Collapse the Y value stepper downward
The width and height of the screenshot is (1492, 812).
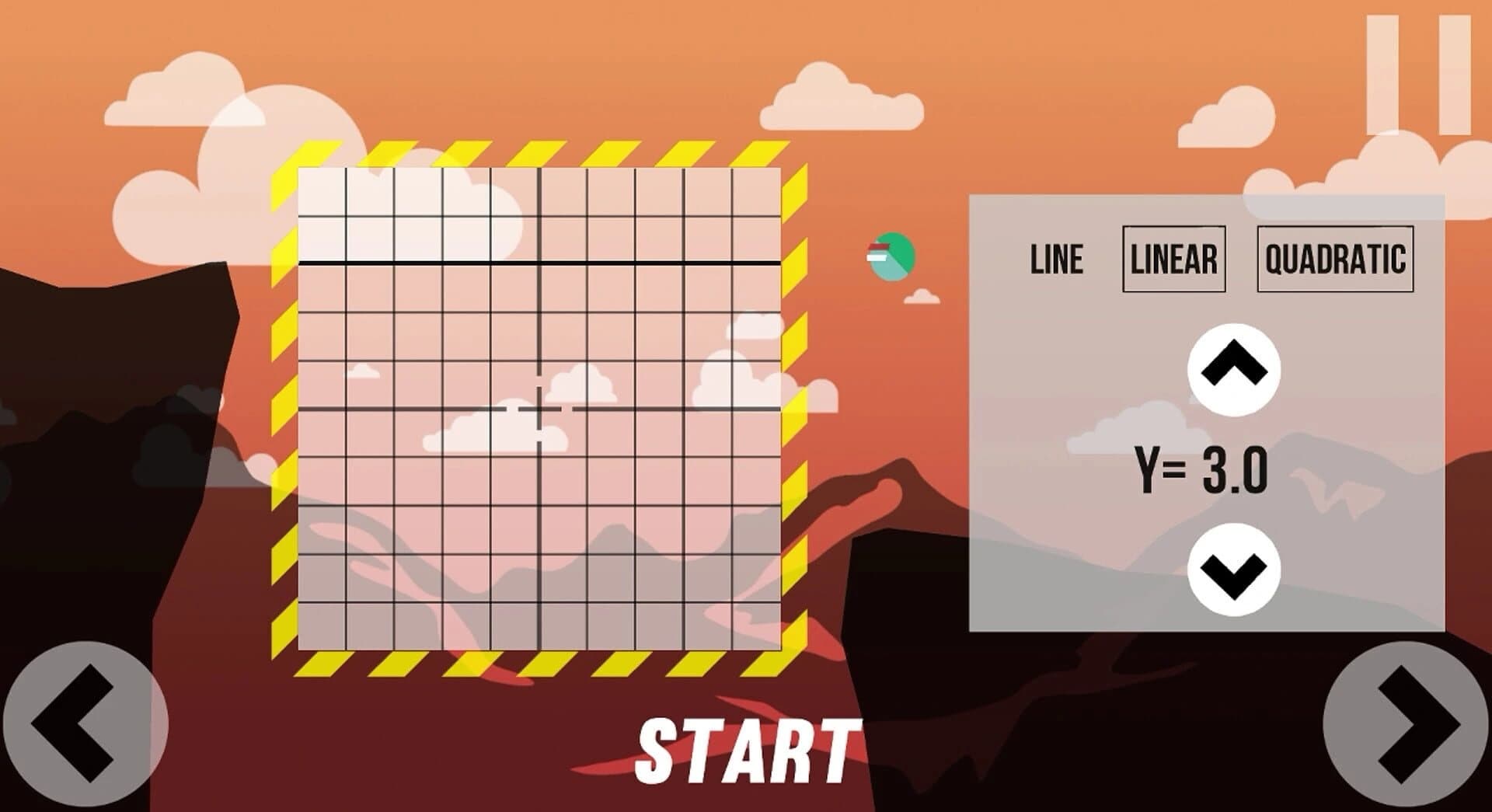pos(1236,571)
